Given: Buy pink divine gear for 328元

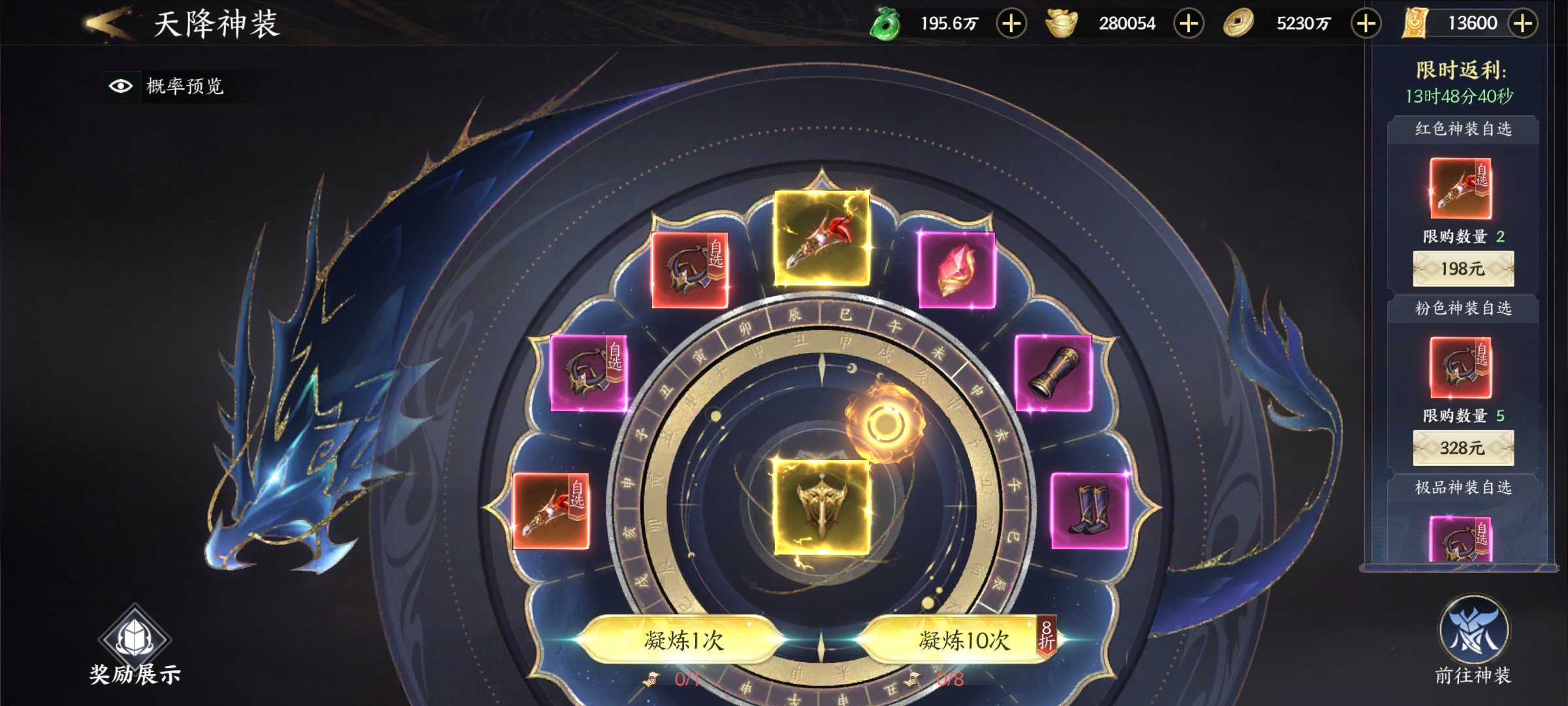Looking at the screenshot, I should coord(1463,448).
